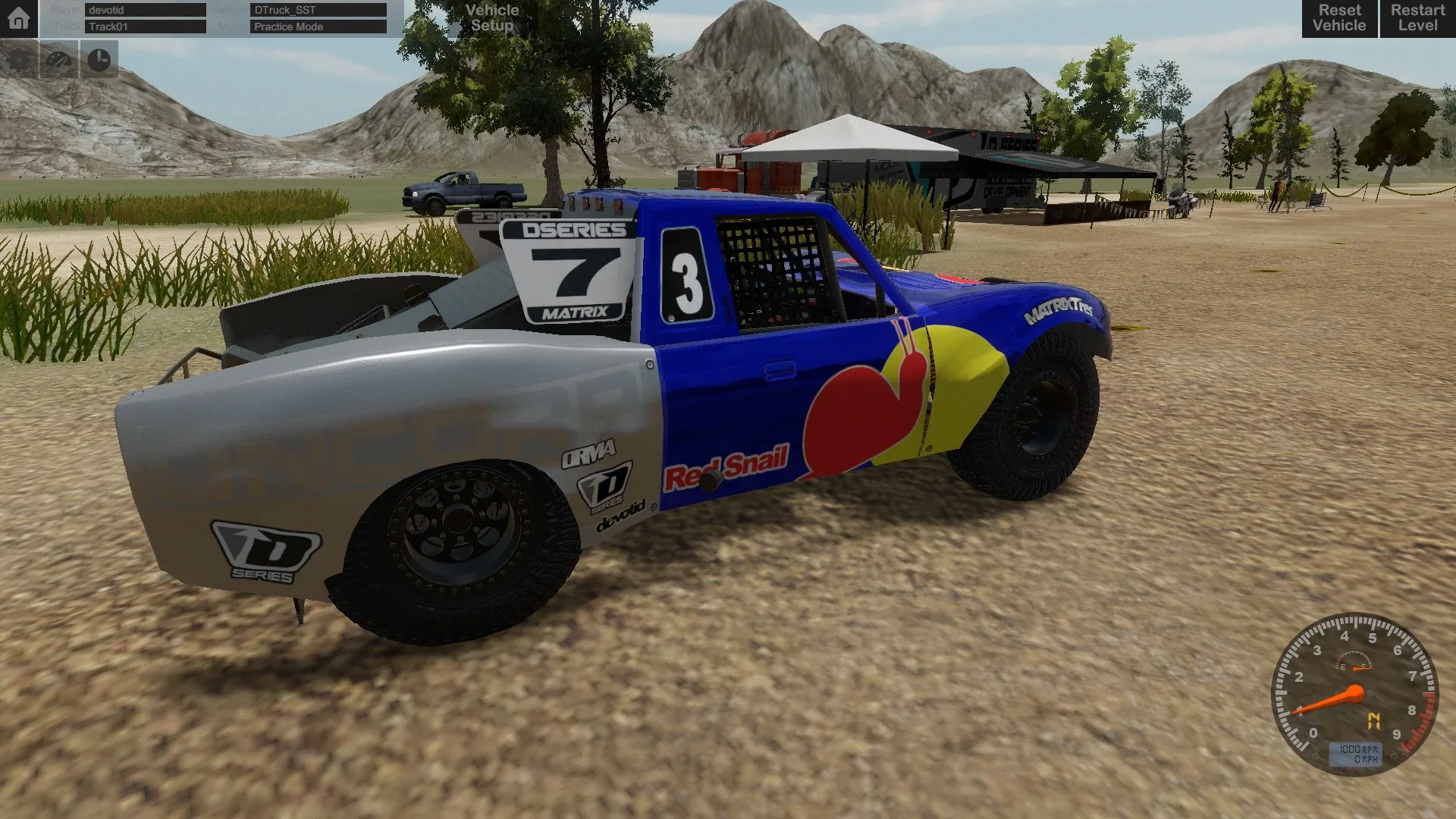Image resolution: width=1456 pixels, height=819 pixels.
Task: Open the settings gear panel
Action: [19, 61]
